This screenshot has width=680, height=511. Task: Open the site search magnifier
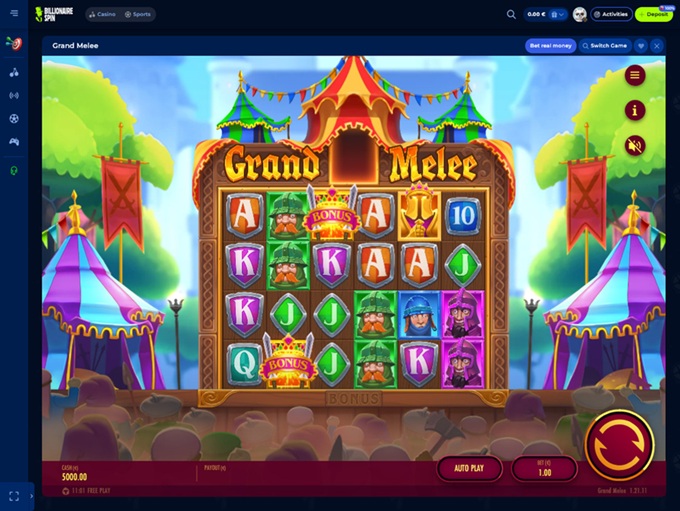click(511, 14)
